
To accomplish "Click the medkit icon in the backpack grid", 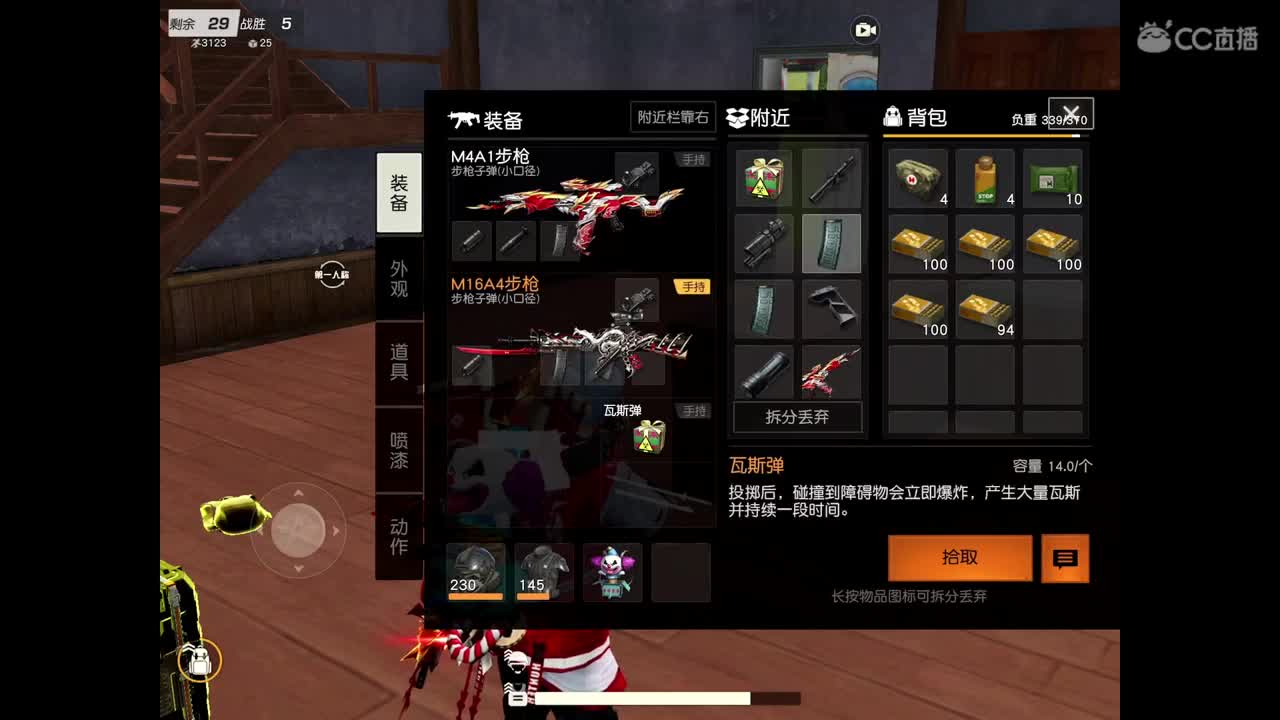I will tap(916, 178).
